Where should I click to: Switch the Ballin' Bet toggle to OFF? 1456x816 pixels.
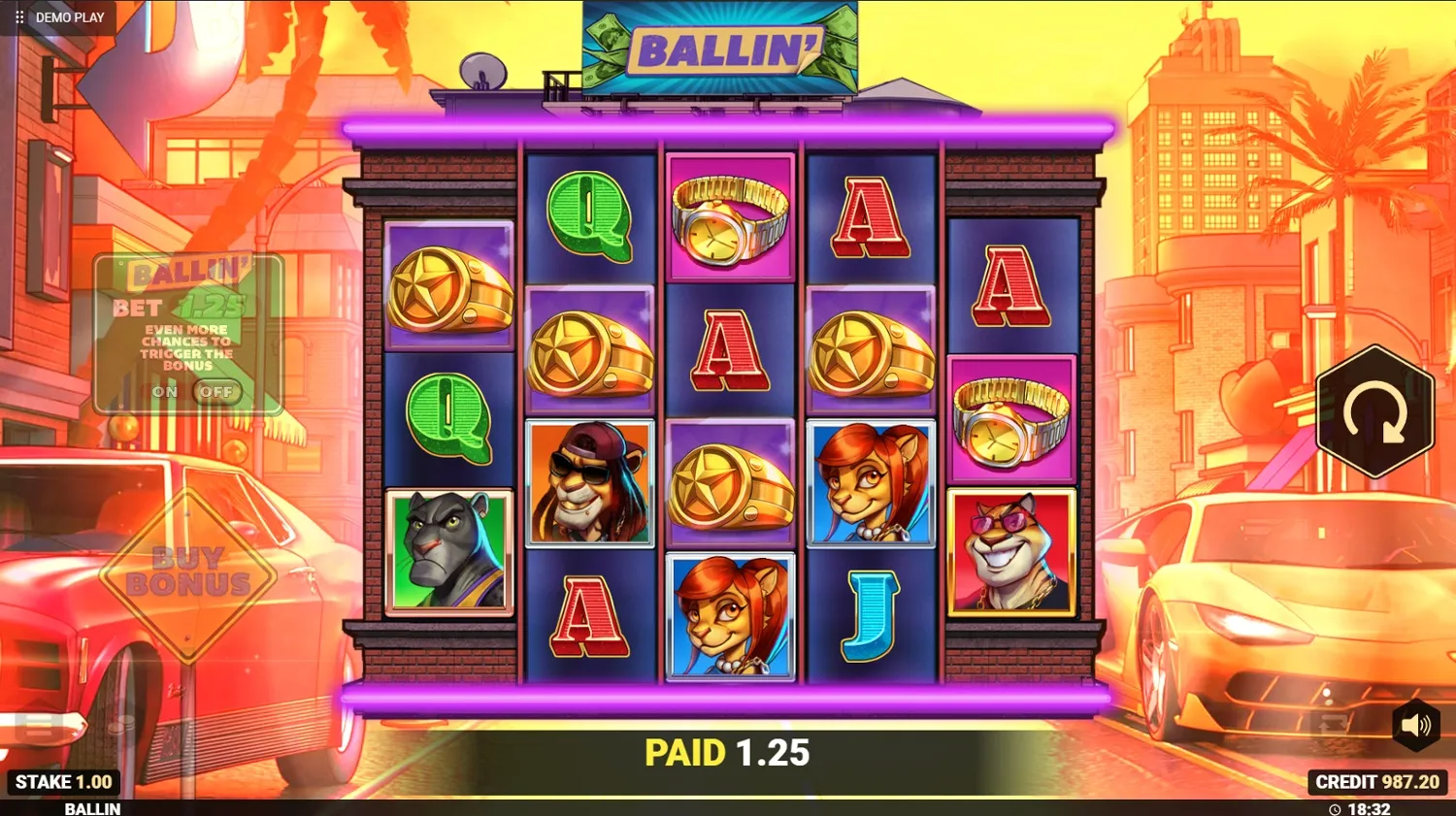[217, 392]
